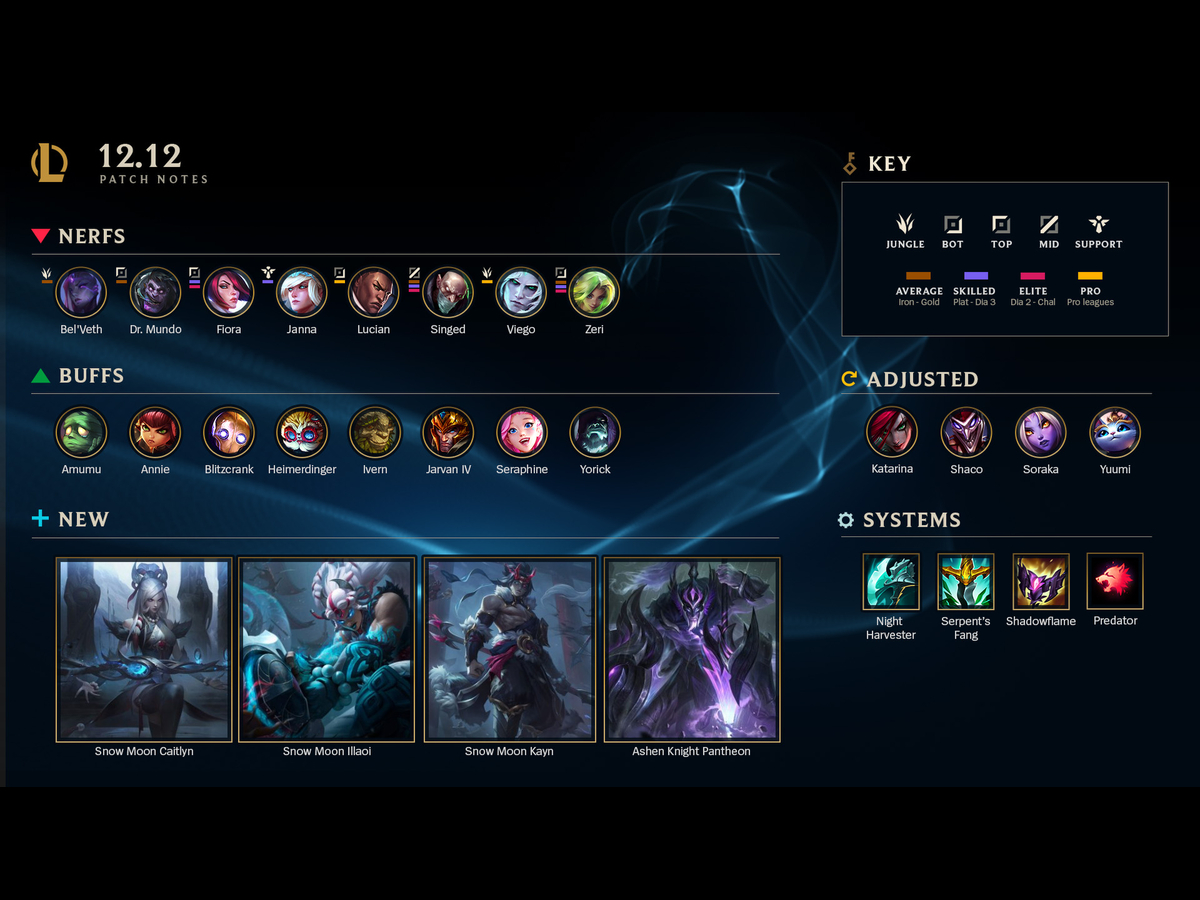The width and height of the screenshot is (1200, 900).
Task: Select the Shadowflame item icon
Action: click(x=1041, y=581)
